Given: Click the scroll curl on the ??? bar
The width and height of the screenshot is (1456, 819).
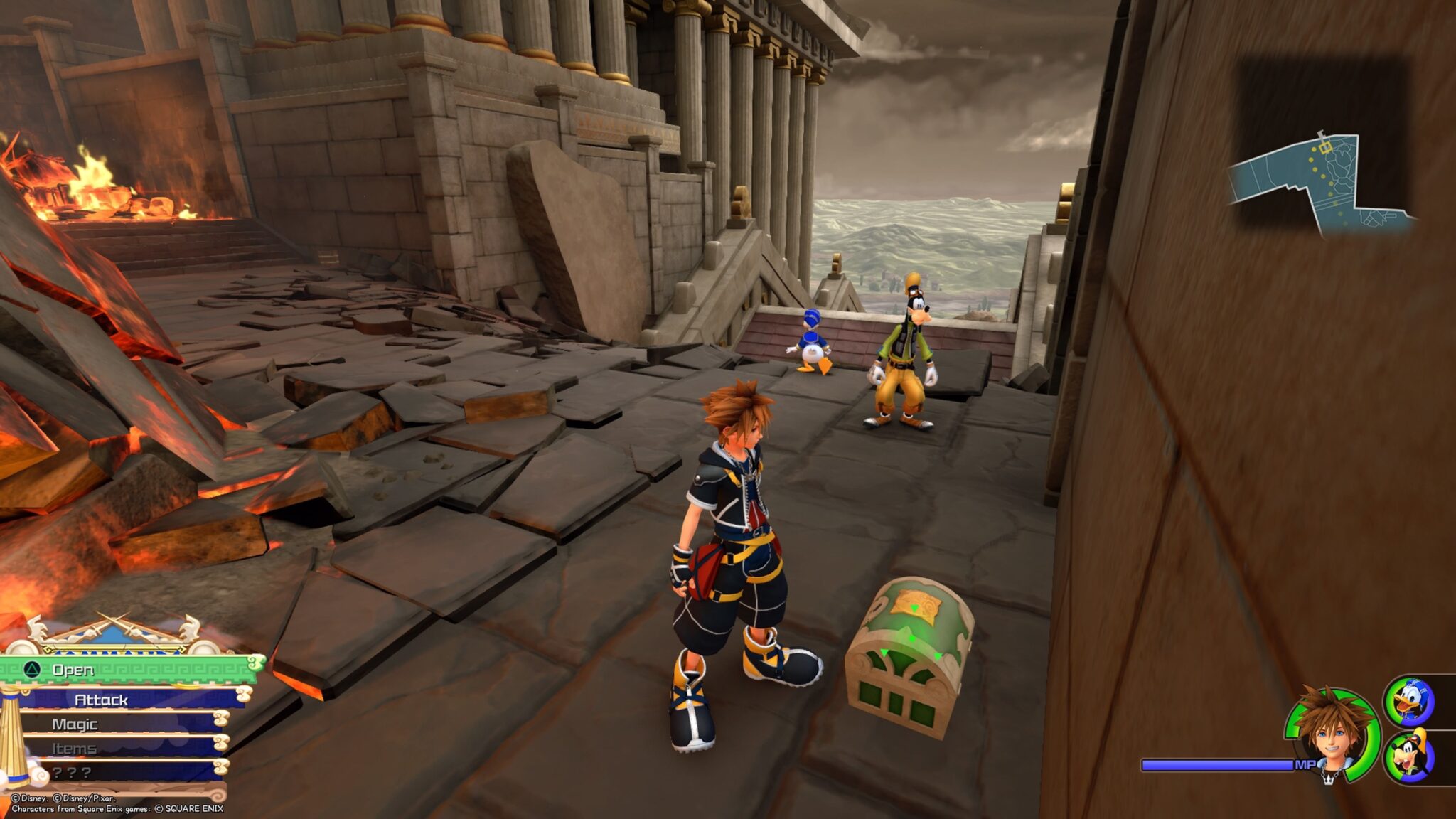Looking at the screenshot, I should pyautogui.click(x=223, y=768).
